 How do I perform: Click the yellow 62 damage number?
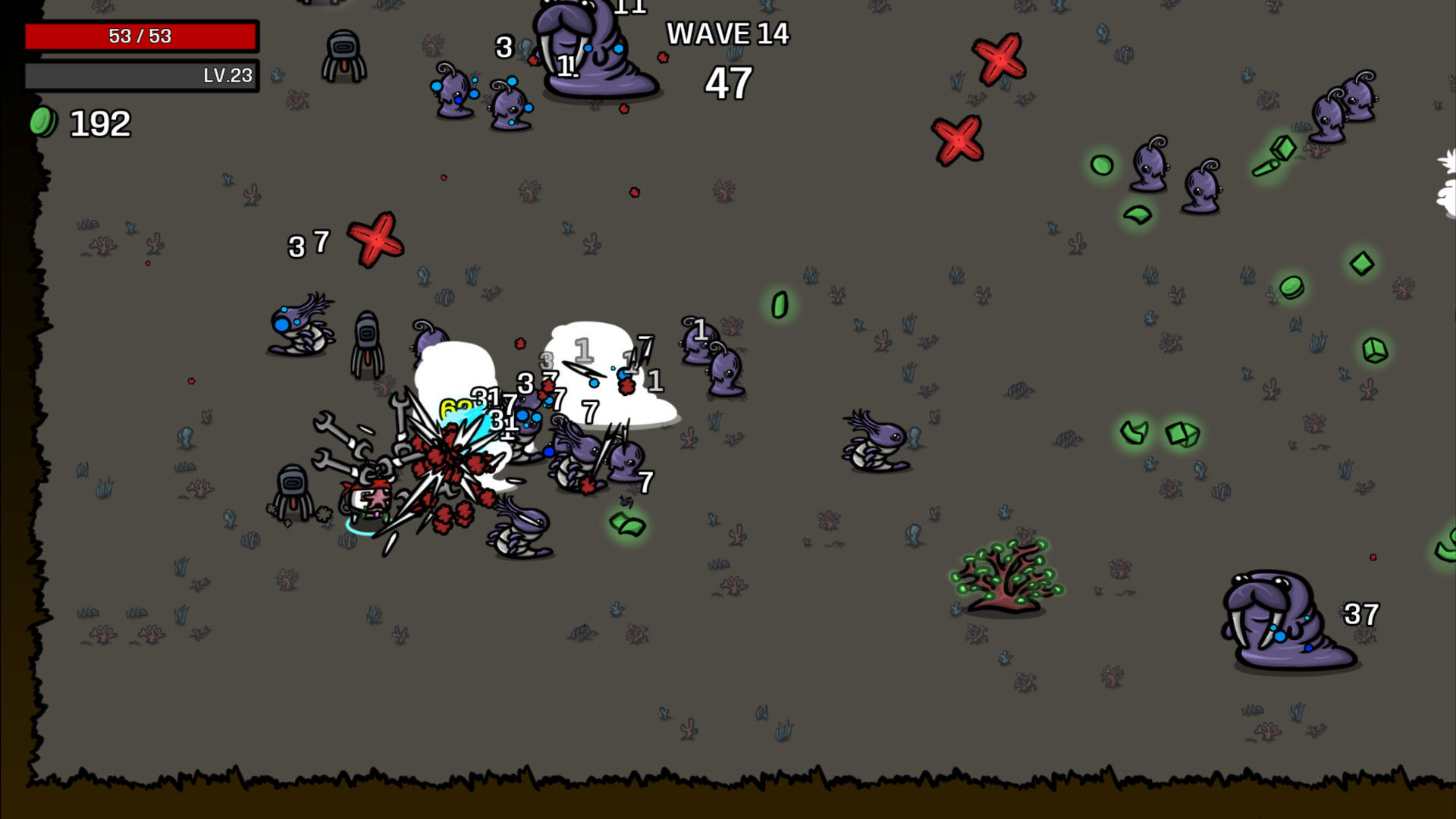[456, 407]
